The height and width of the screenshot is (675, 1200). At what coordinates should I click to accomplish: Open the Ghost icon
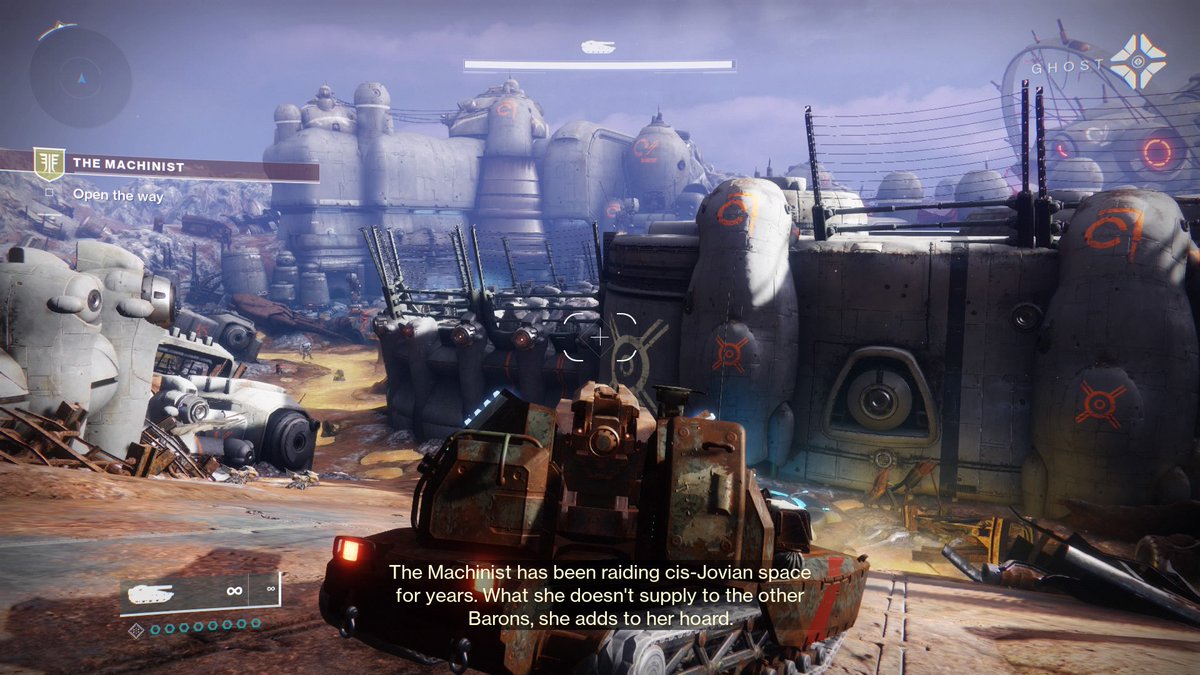tap(1137, 62)
